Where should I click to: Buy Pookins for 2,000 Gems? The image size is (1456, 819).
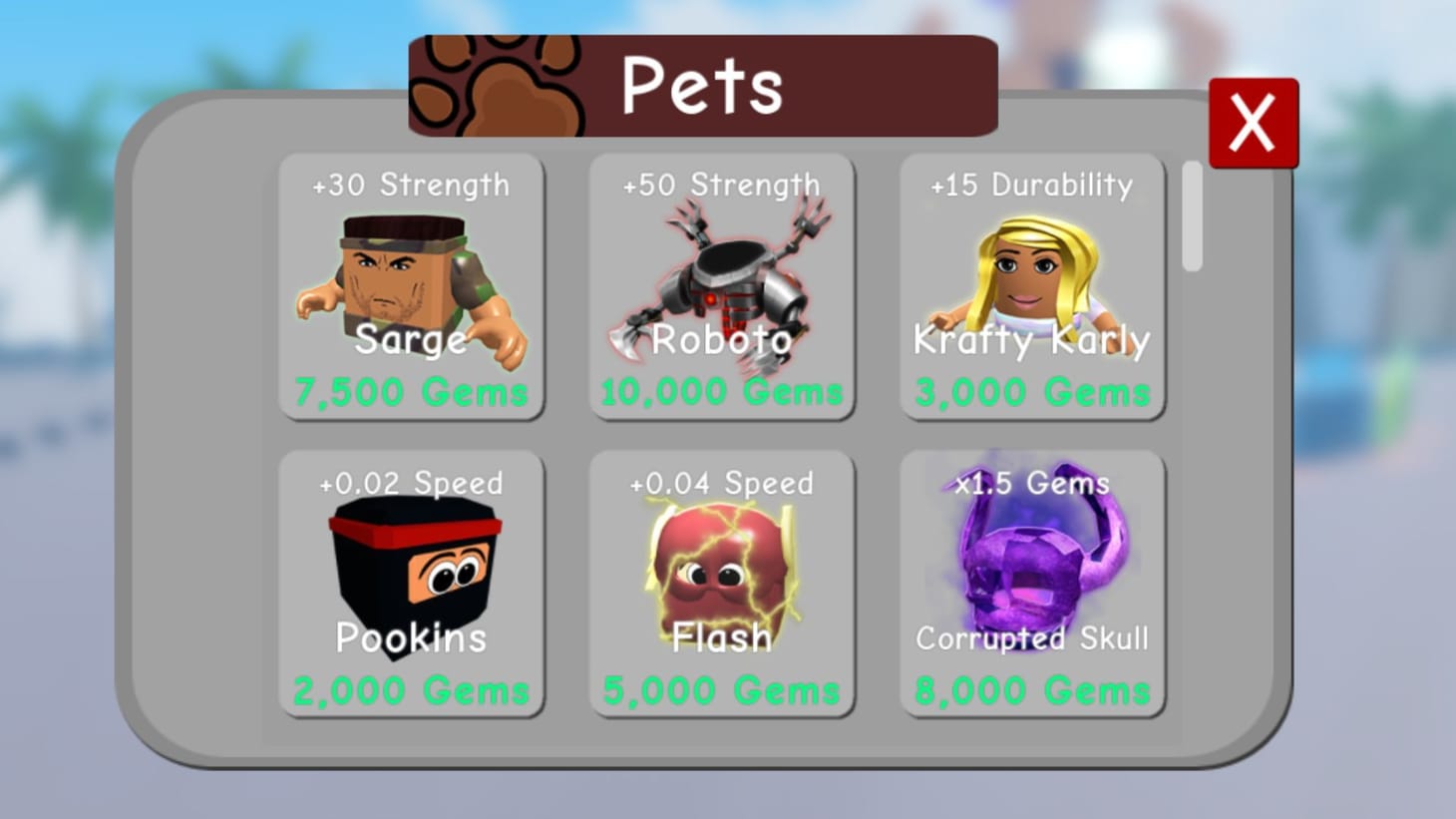pyautogui.click(x=409, y=689)
